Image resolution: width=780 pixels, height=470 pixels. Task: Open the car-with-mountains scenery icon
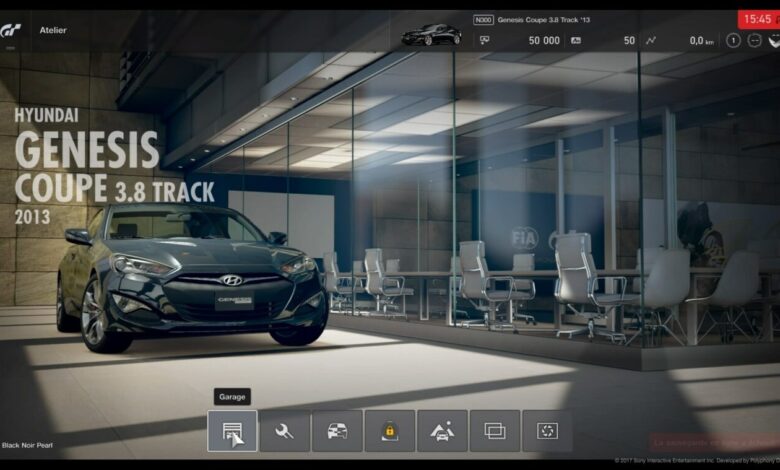[x=442, y=431]
